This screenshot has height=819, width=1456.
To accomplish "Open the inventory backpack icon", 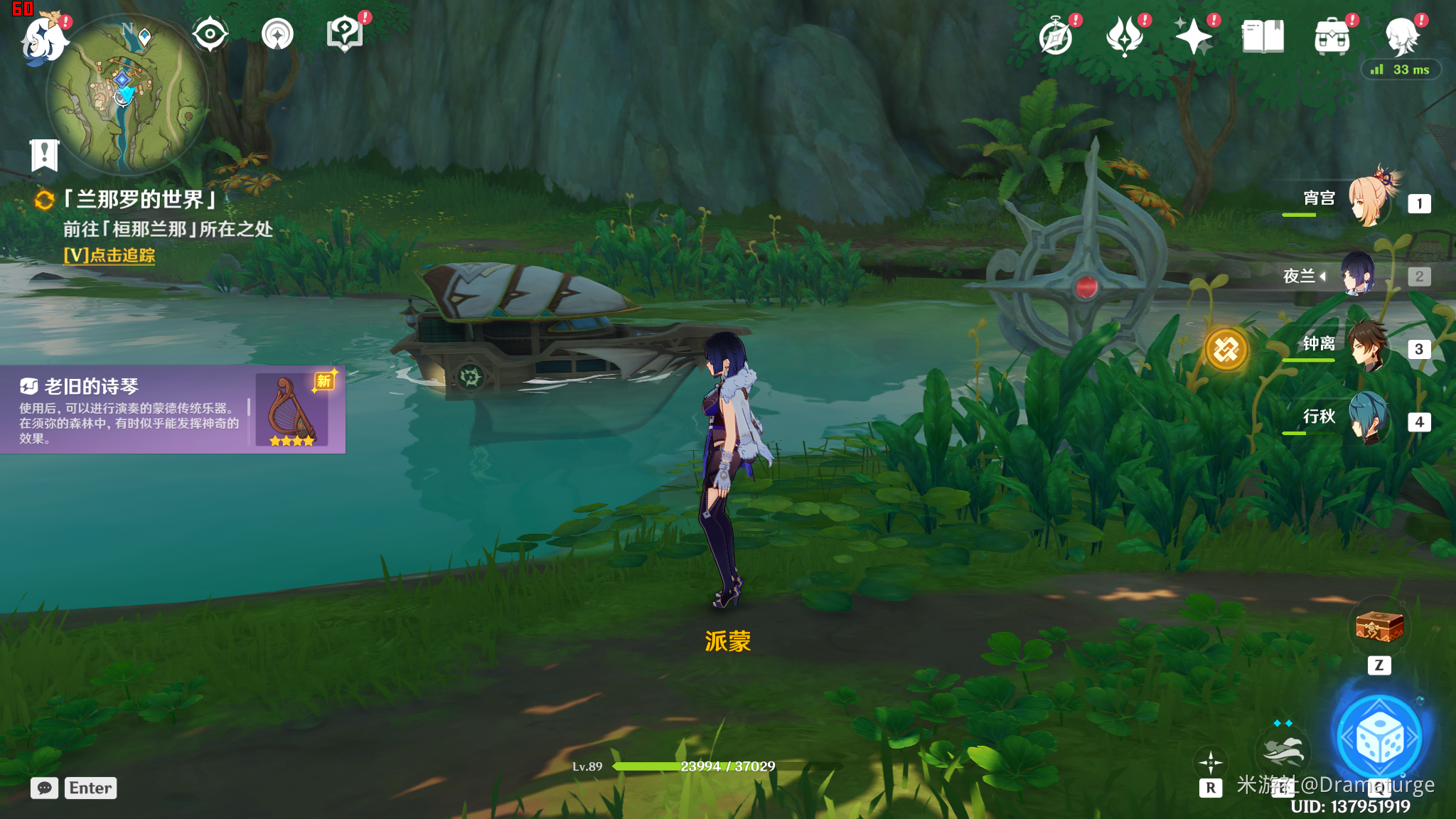I will click(x=1332, y=36).
